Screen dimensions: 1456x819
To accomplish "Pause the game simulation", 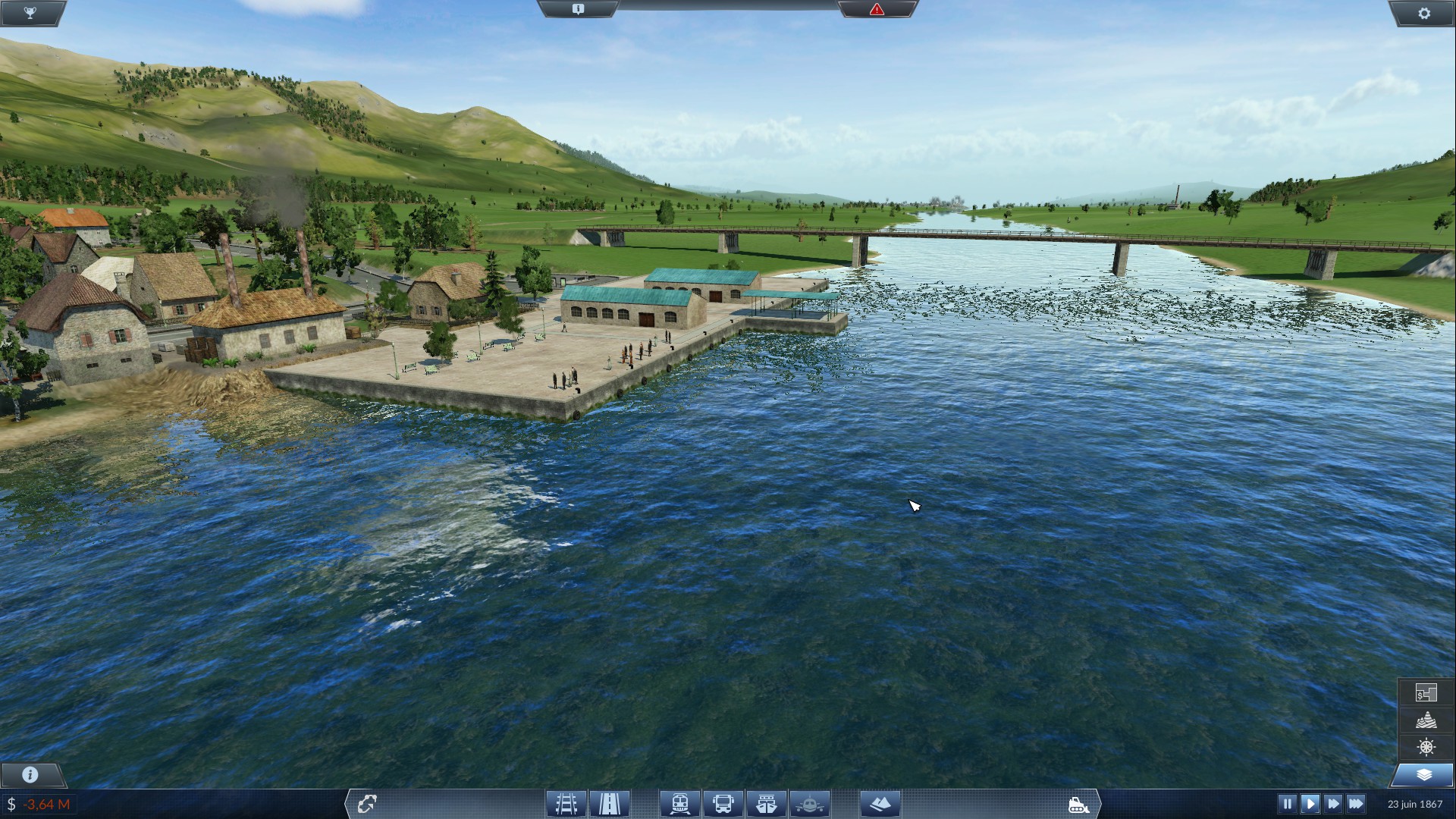I will [1287, 803].
